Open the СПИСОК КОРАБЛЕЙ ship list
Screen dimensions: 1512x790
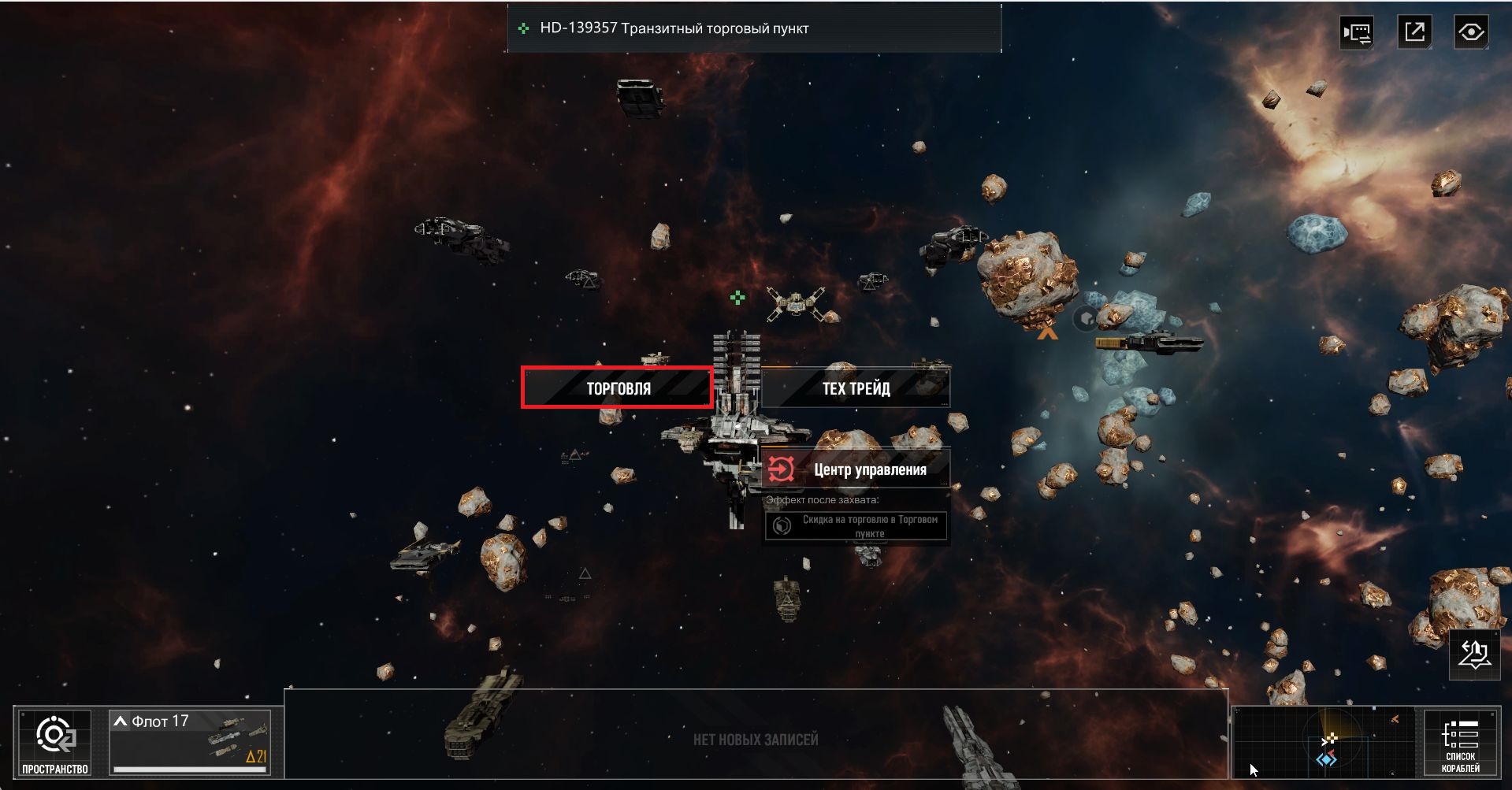[1460, 744]
